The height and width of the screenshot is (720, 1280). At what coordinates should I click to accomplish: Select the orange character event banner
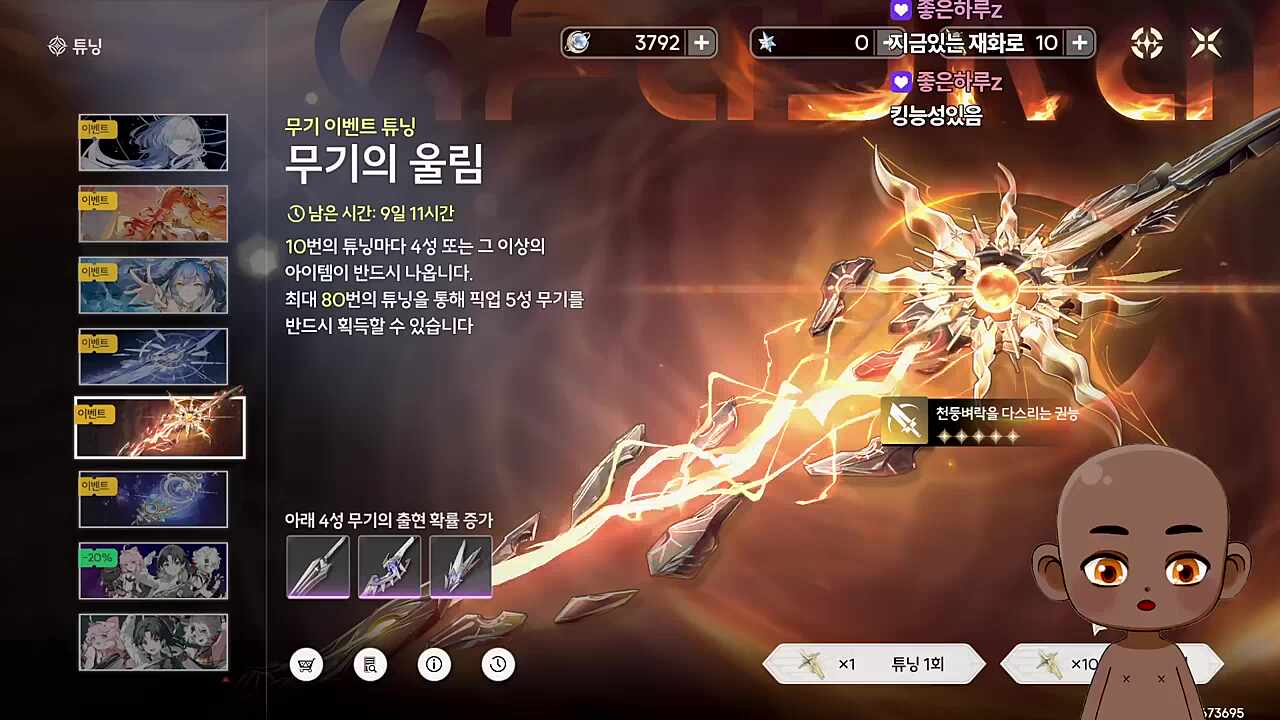tap(153, 213)
